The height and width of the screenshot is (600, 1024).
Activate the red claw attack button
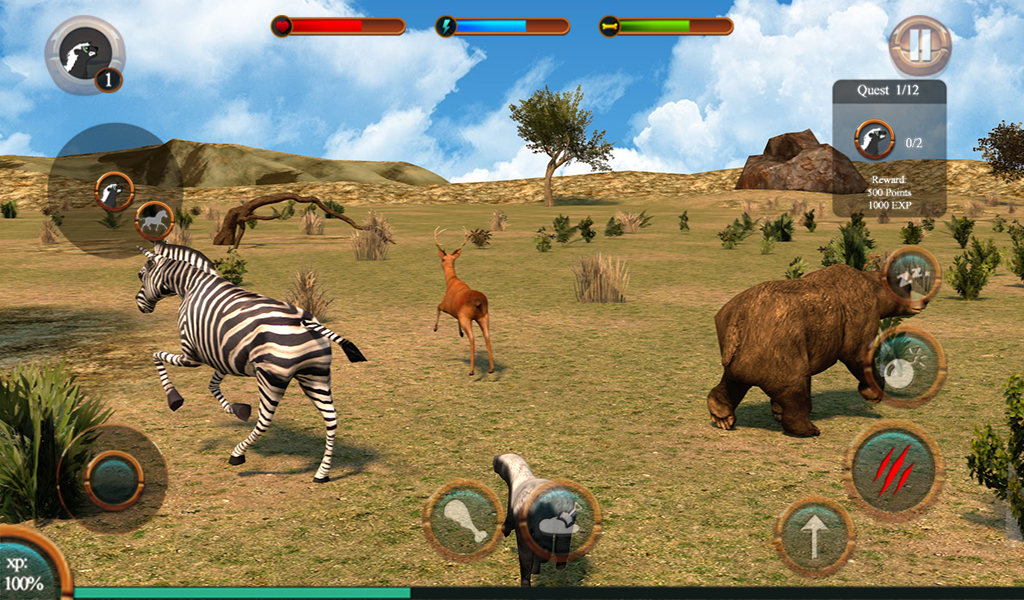894,467
